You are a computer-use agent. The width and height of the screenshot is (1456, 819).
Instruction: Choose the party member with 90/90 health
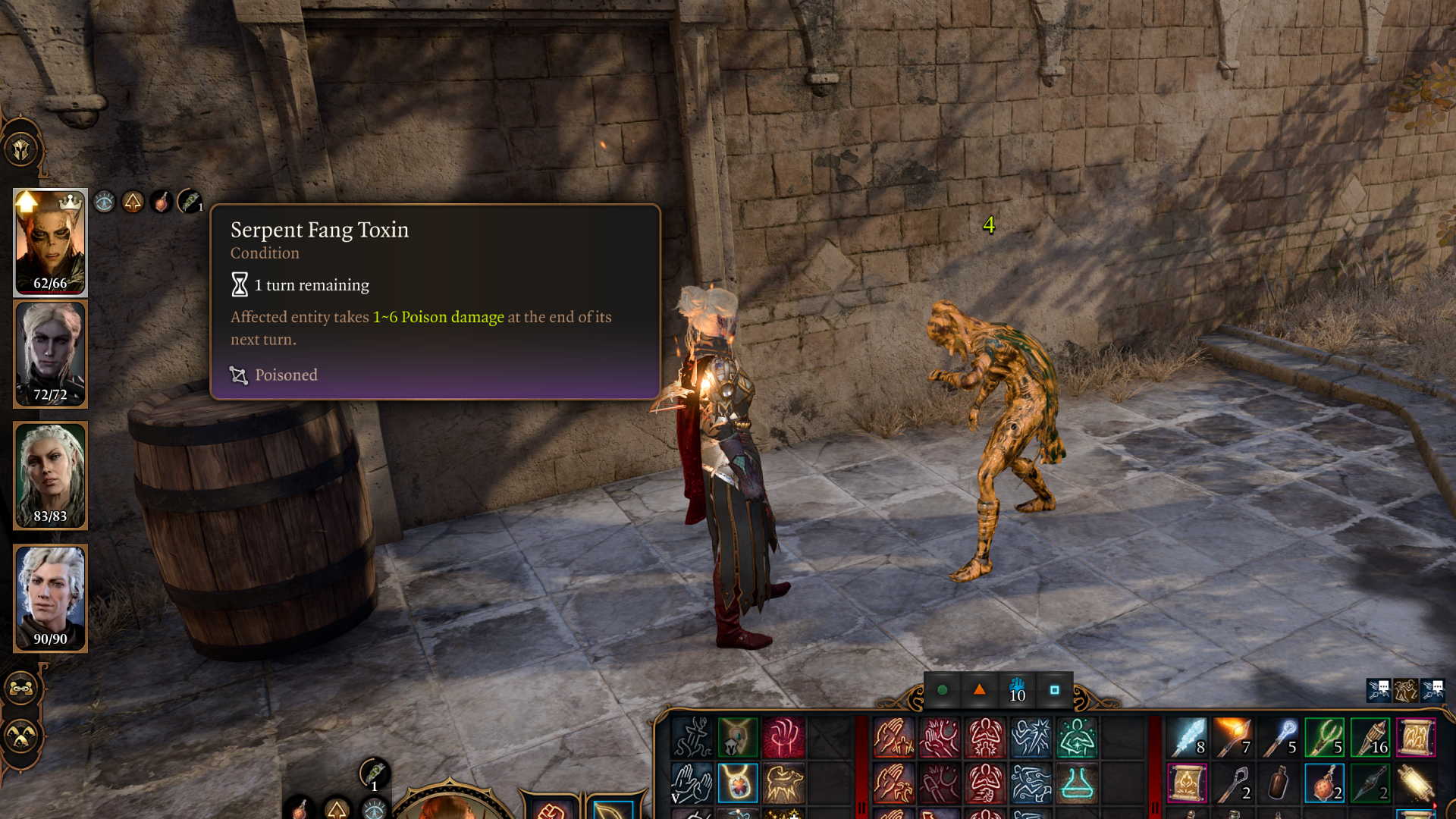tap(50, 598)
